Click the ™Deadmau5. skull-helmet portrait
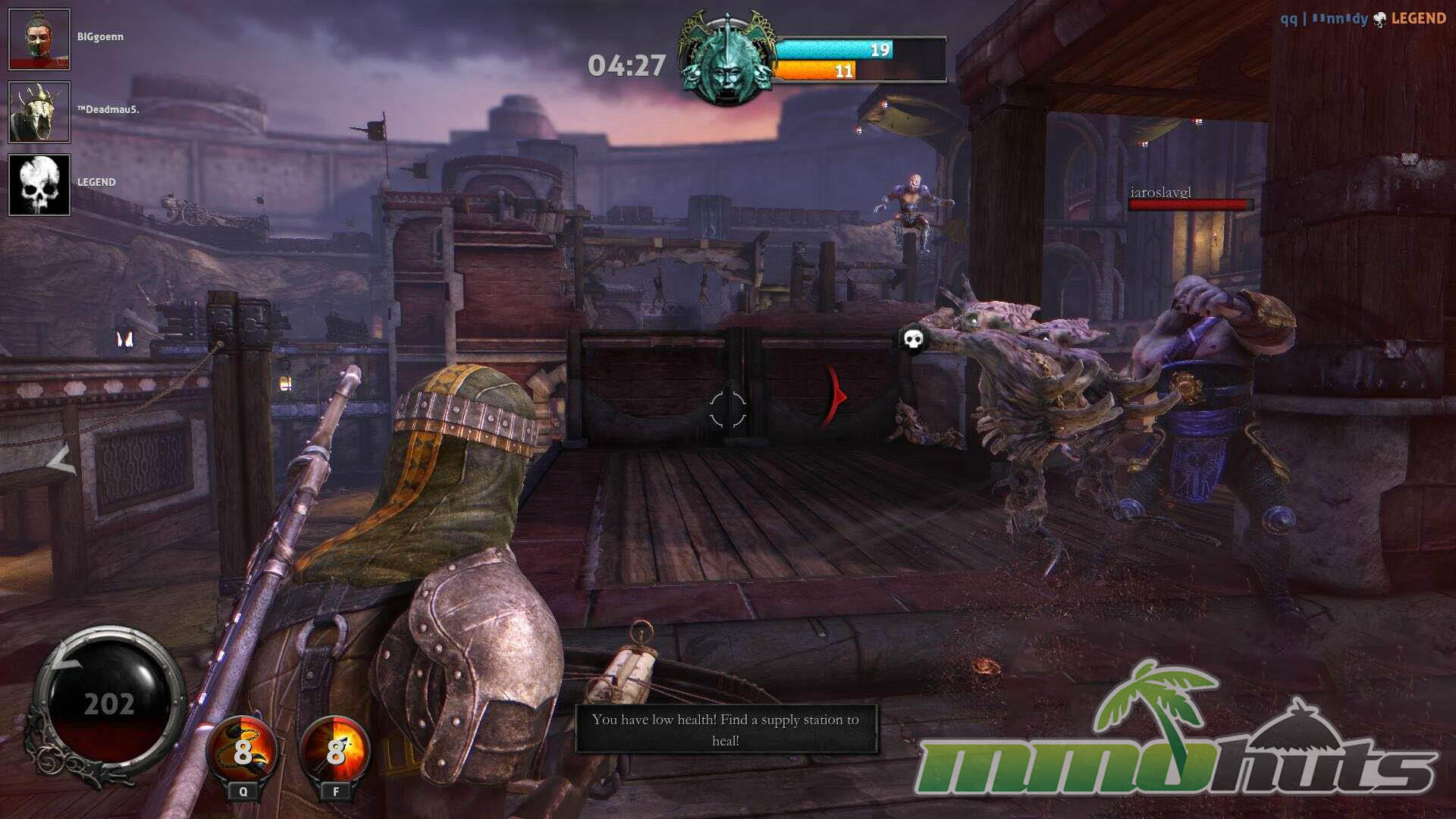 39,112
